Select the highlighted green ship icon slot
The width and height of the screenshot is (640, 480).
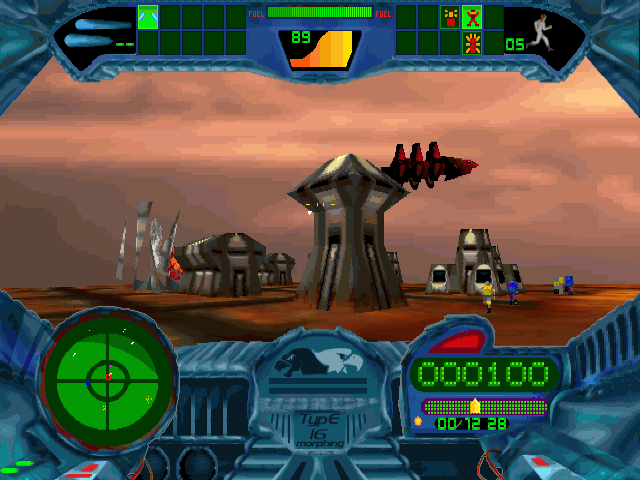(148, 17)
